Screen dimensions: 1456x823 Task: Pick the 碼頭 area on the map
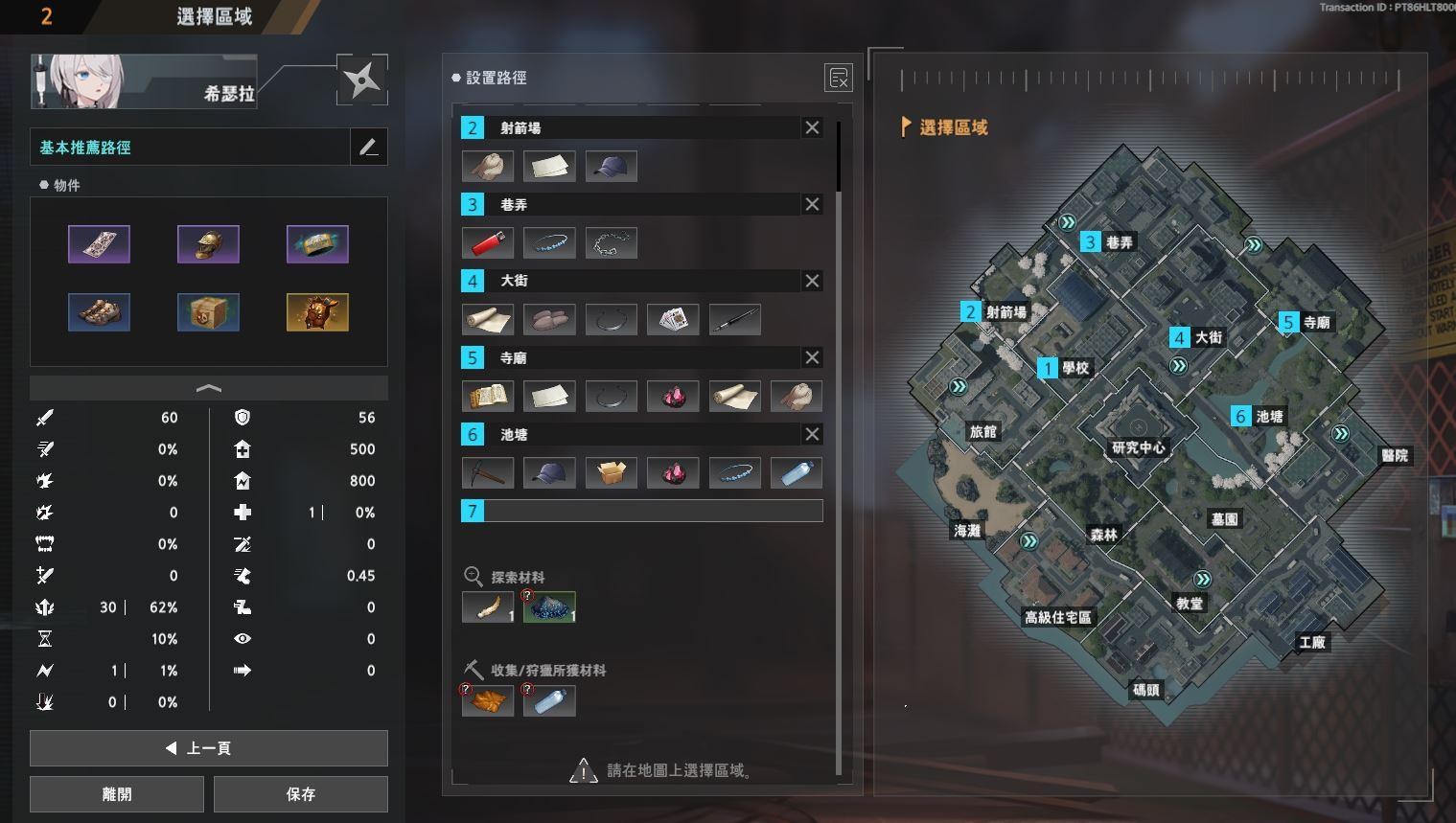click(x=1145, y=690)
